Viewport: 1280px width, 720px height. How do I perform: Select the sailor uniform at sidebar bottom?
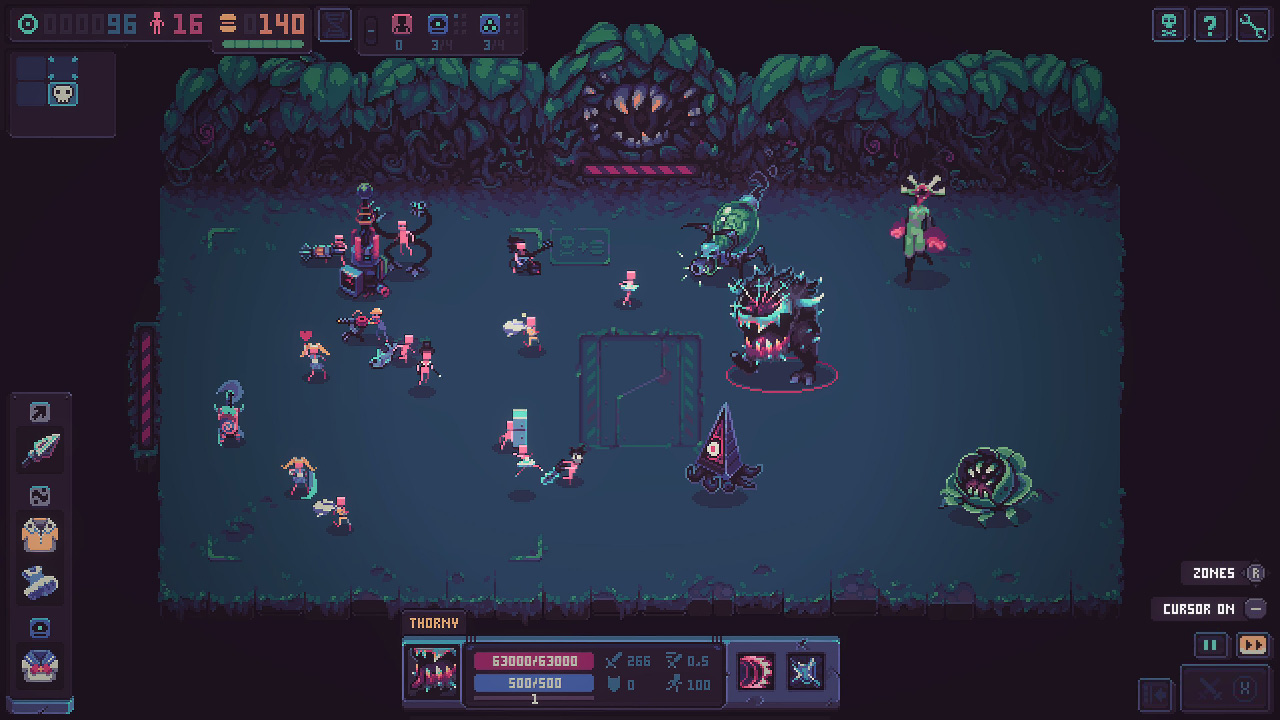click(x=40, y=665)
